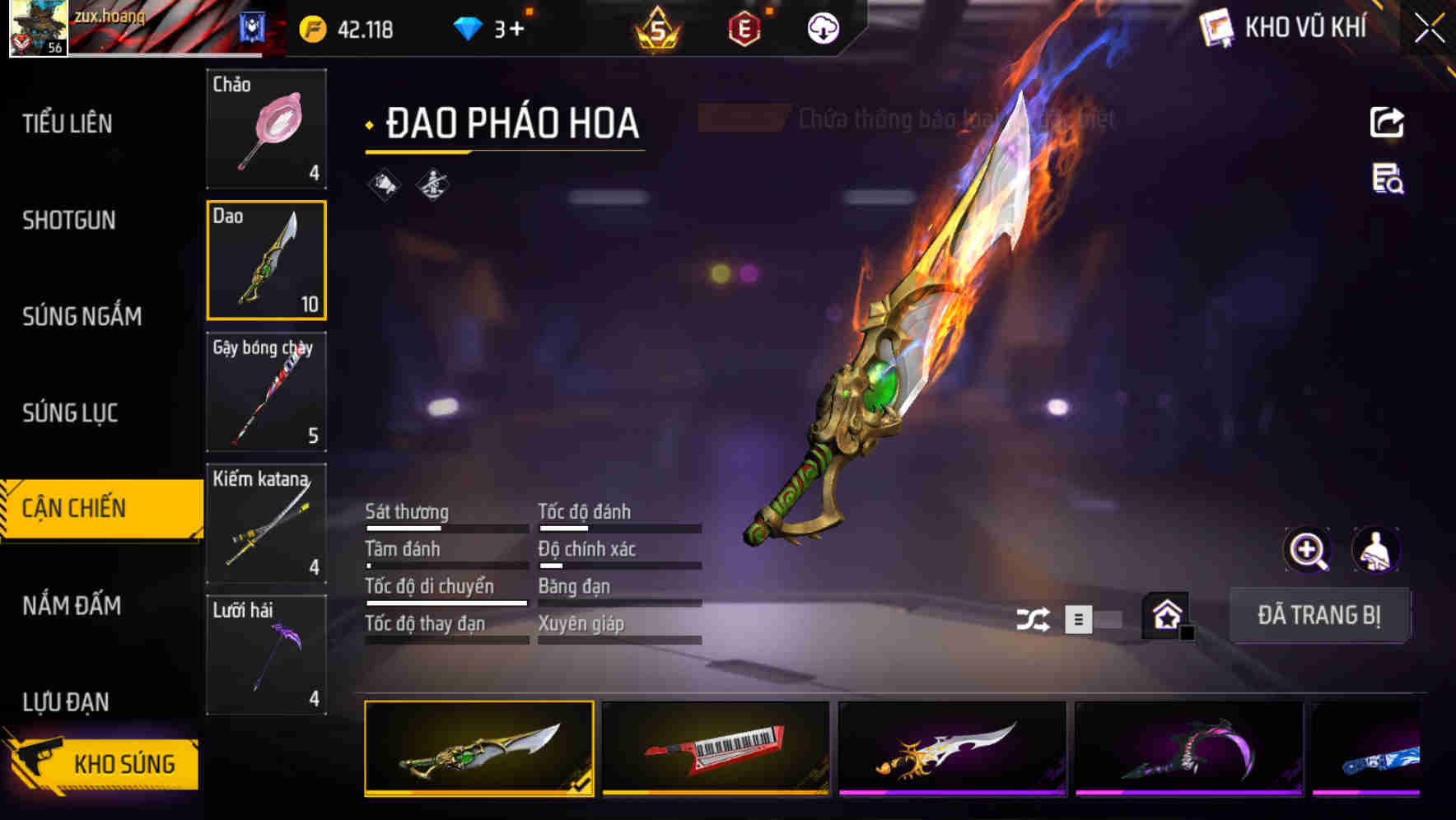This screenshot has height=820, width=1456.
Task: Switch to the SHOTGUN weapon category
Action: tap(70, 220)
